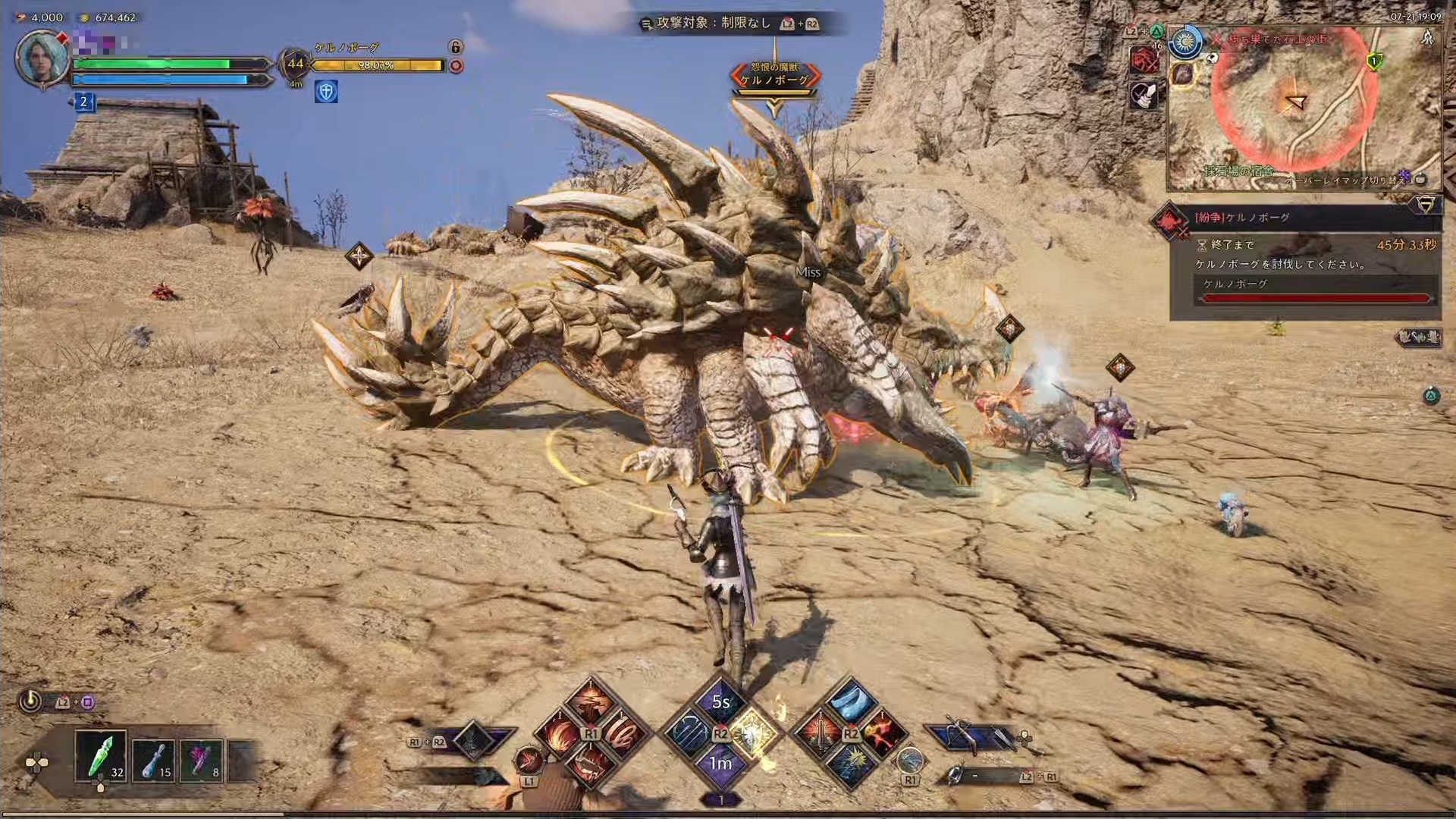The image size is (1456, 819).
Task: Use the fiery swirl skill
Action: [559, 734]
